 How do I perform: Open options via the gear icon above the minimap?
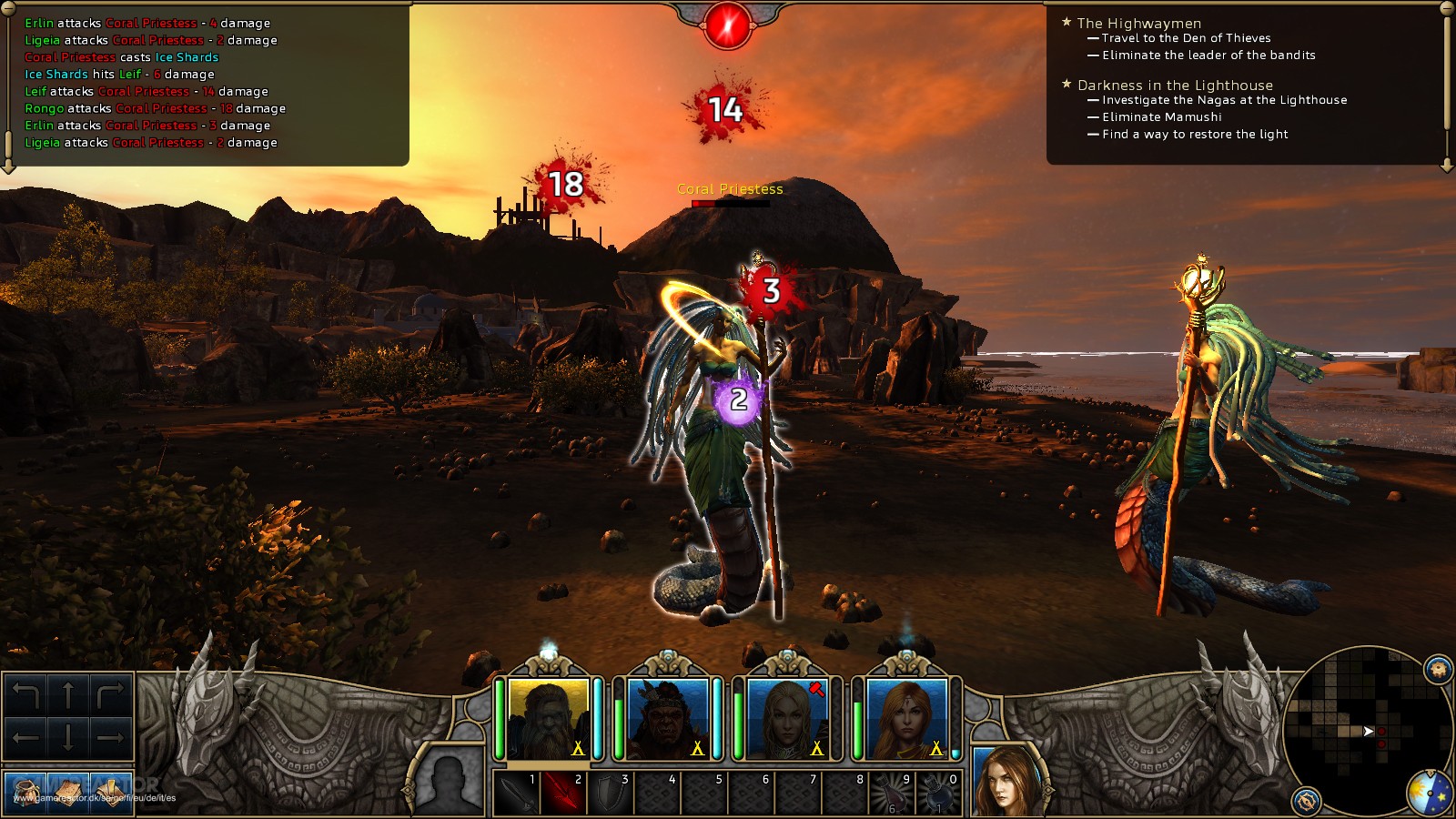click(x=1437, y=669)
